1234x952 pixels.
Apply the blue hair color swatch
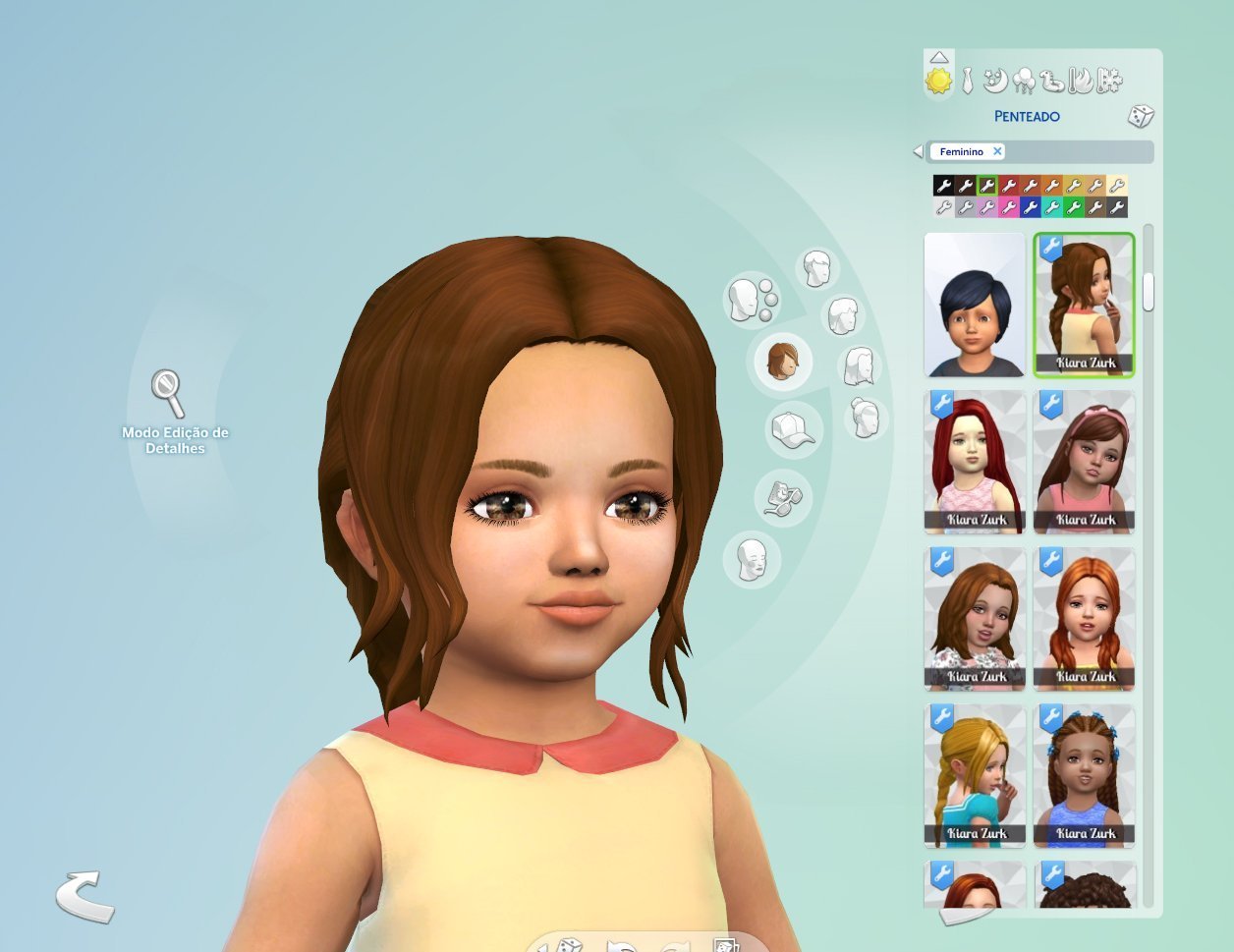(x=1030, y=207)
